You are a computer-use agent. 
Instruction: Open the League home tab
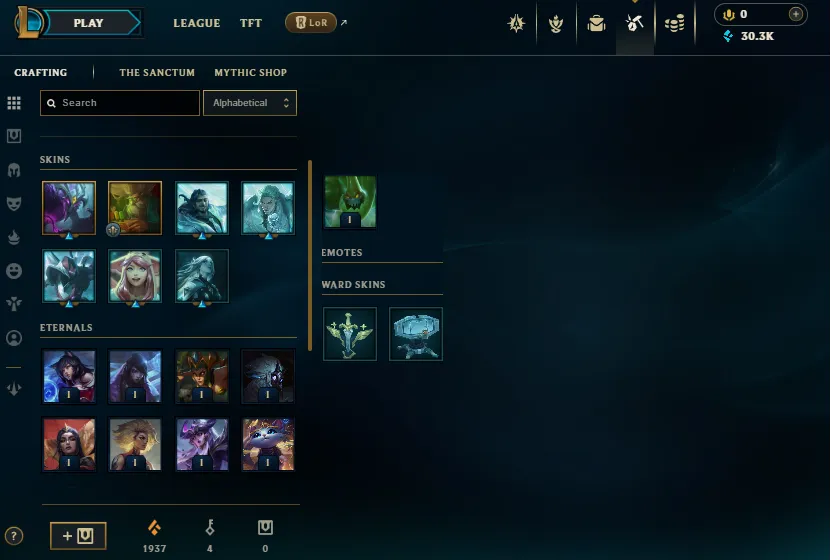pyautogui.click(x=196, y=23)
